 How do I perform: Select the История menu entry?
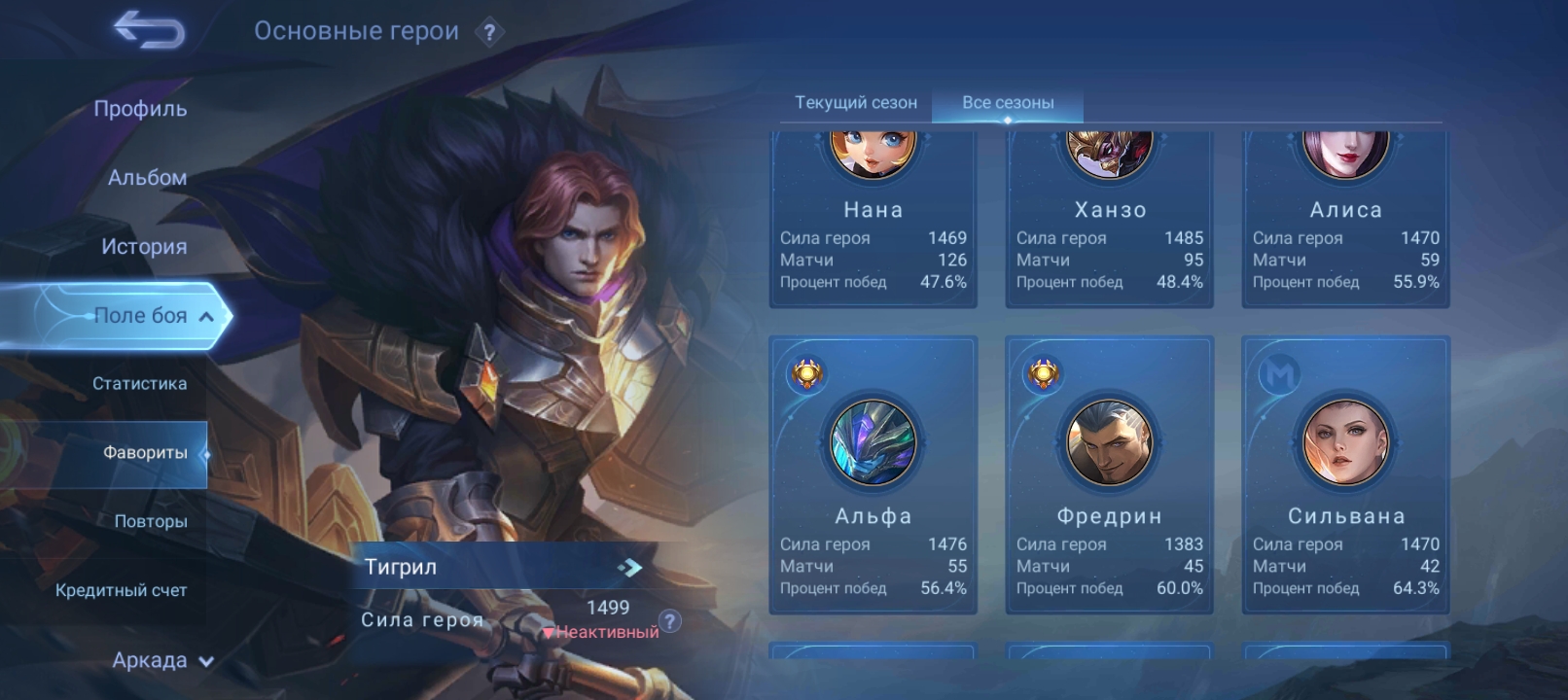(144, 247)
